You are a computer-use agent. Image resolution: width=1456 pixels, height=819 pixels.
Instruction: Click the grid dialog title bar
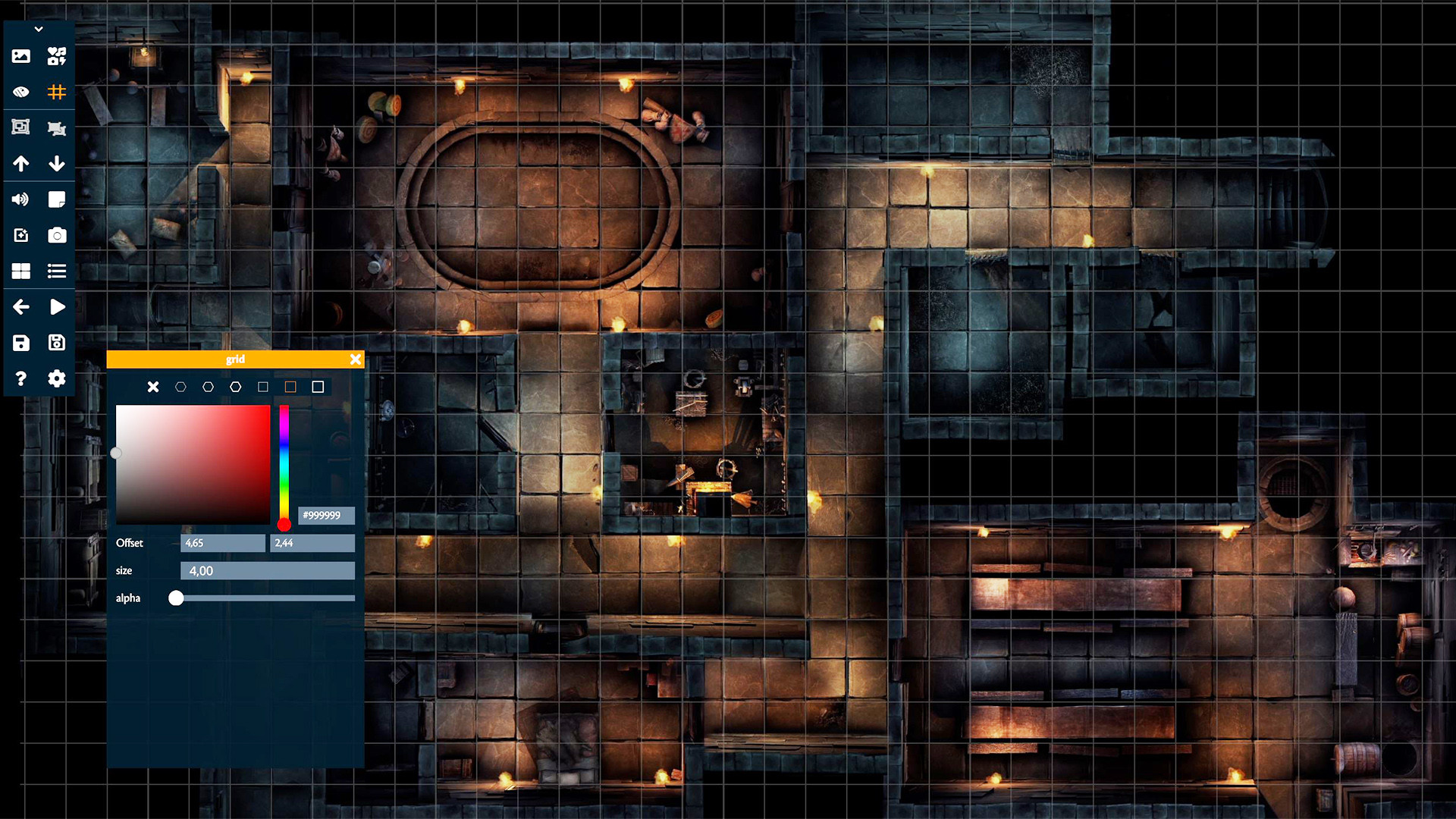[x=235, y=359]
